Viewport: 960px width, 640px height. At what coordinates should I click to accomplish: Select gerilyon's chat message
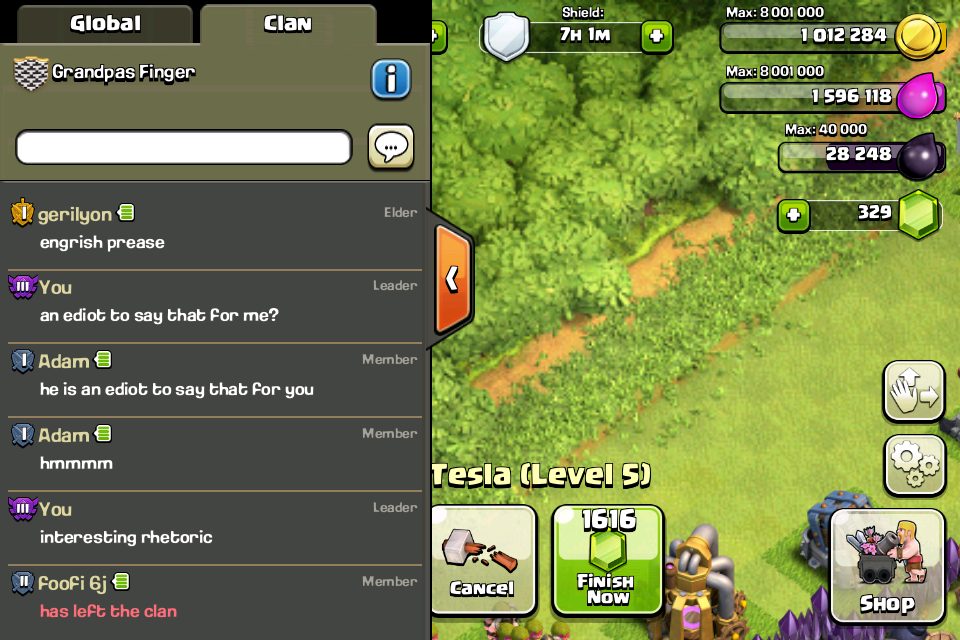[x=214, y=230]
